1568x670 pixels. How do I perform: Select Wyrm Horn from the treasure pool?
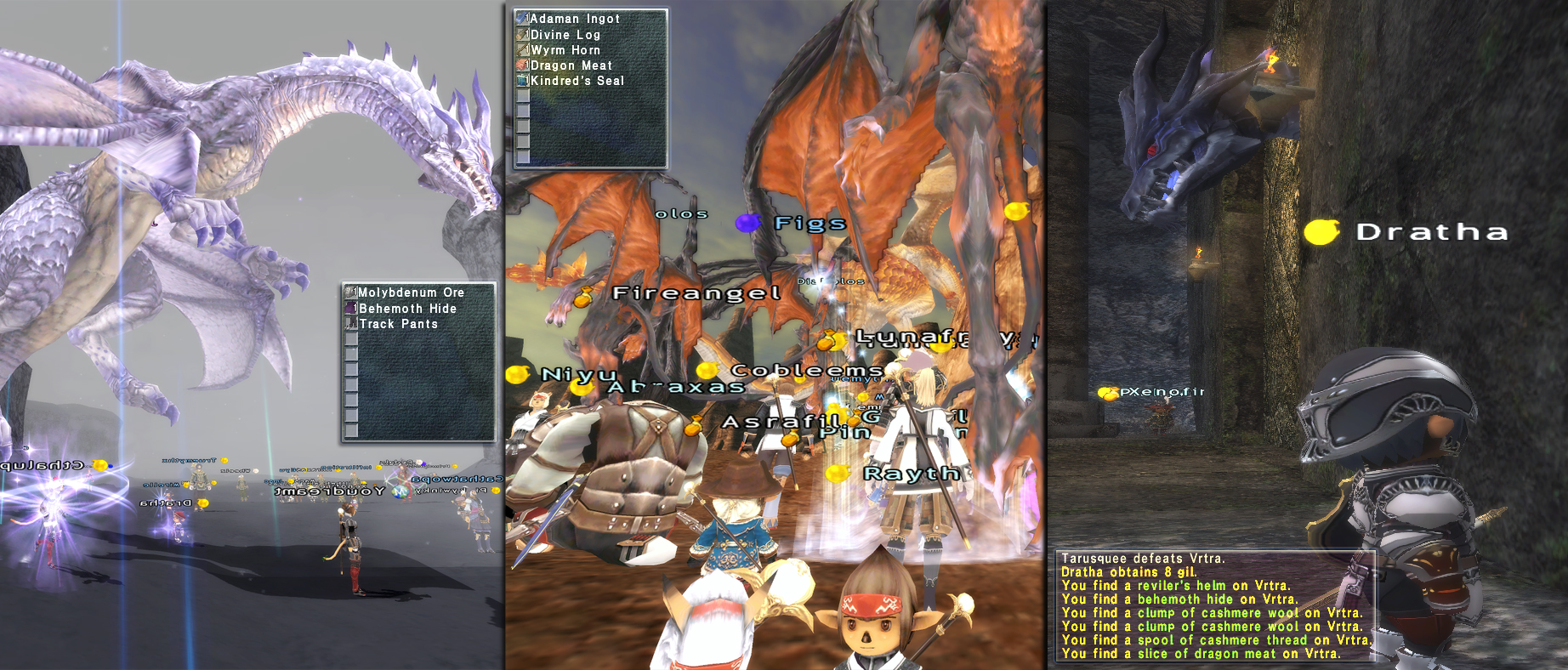pos(565,50)
